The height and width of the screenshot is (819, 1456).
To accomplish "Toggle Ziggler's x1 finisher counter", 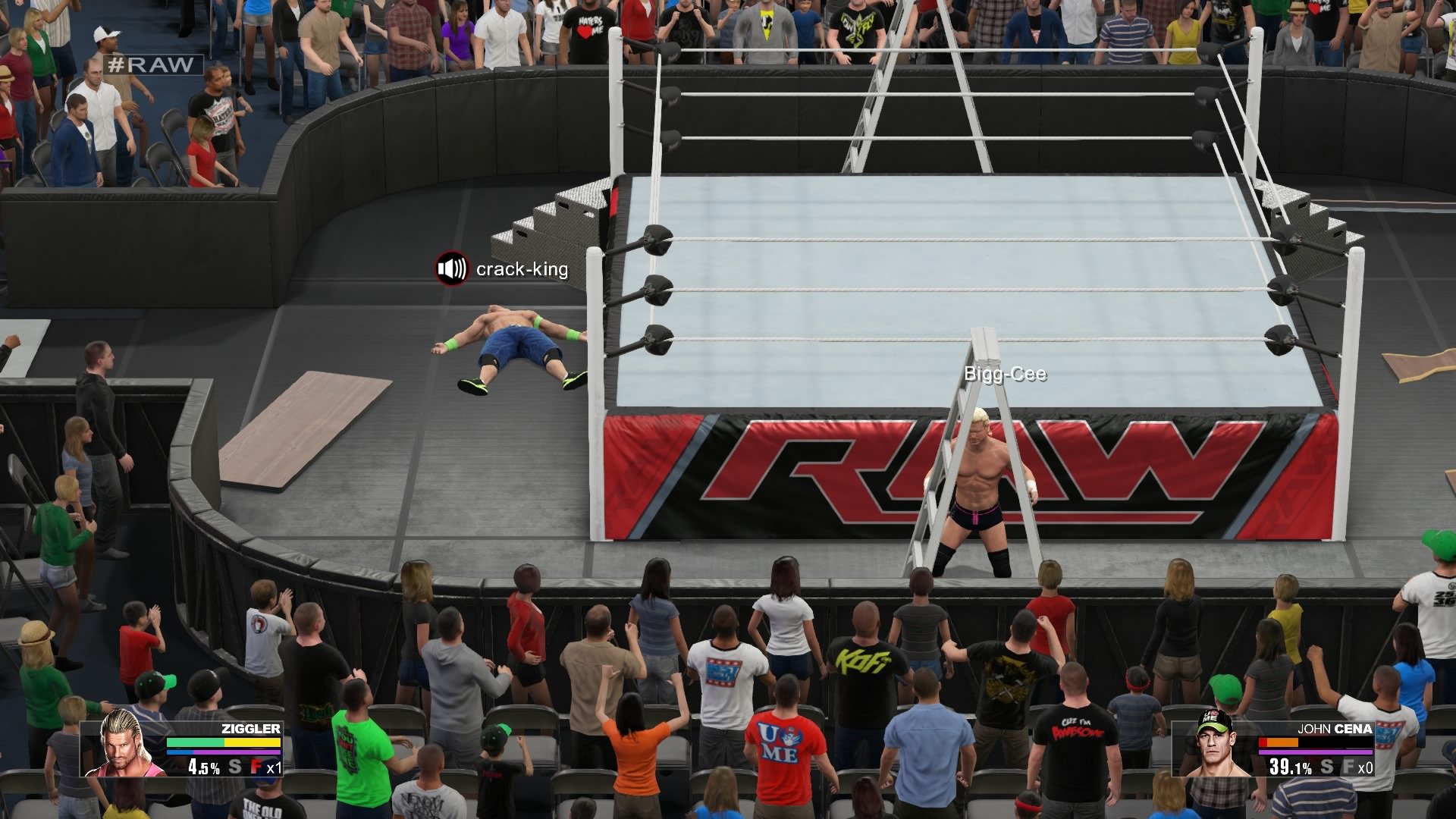I will click(275, 767).
